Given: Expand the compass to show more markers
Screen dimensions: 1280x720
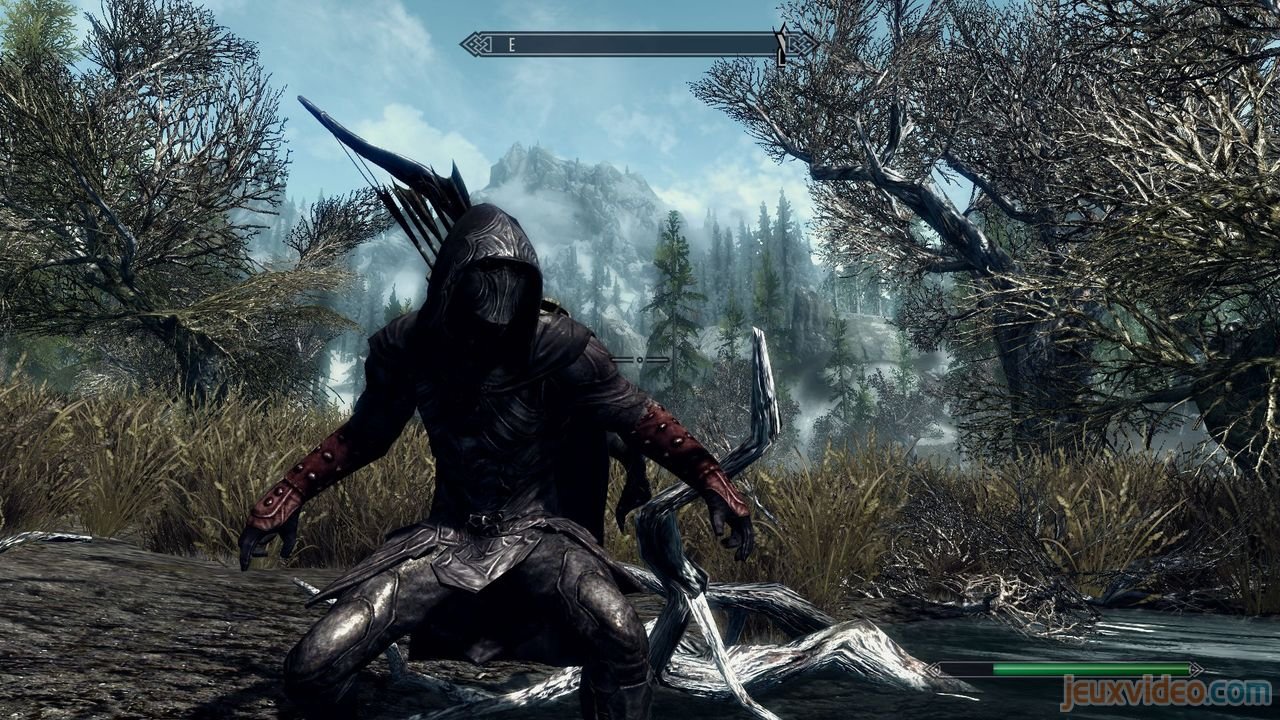Looking at the screenshot, I should (x=630, y=44).
